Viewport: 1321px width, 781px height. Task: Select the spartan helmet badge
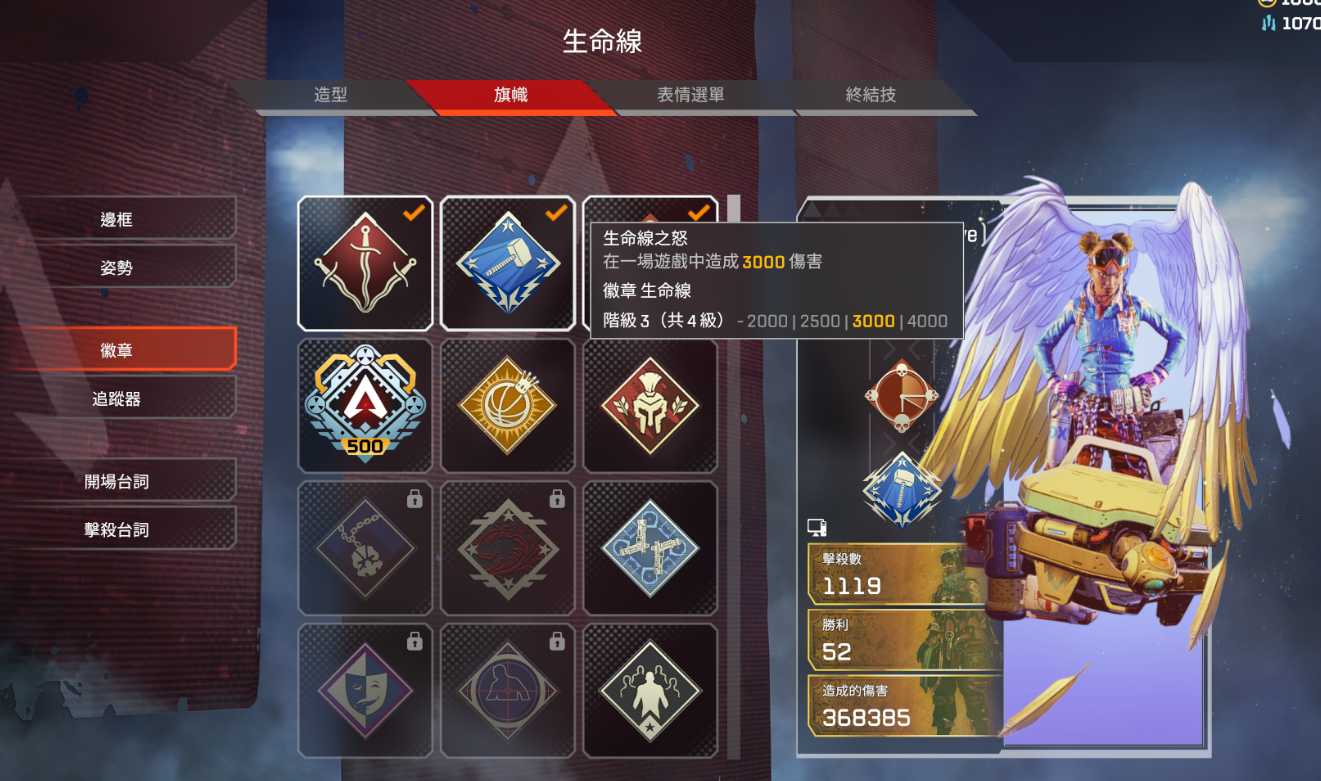click(x=651, y=405)
